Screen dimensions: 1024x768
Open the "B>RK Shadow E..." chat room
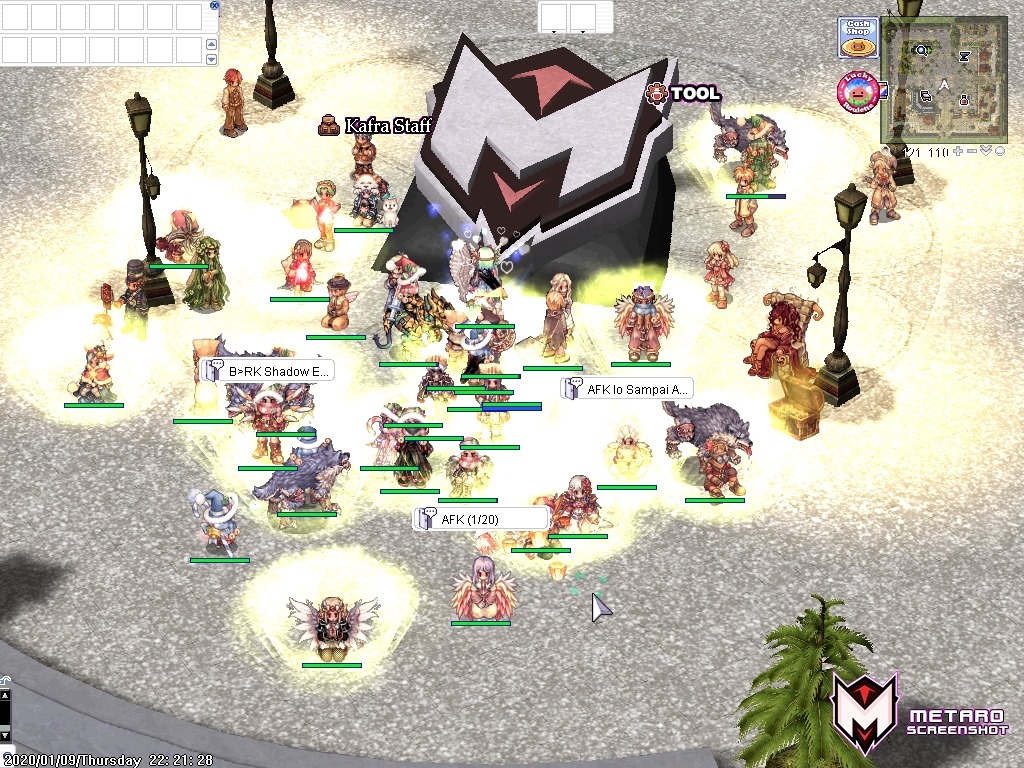pos(268,371)
